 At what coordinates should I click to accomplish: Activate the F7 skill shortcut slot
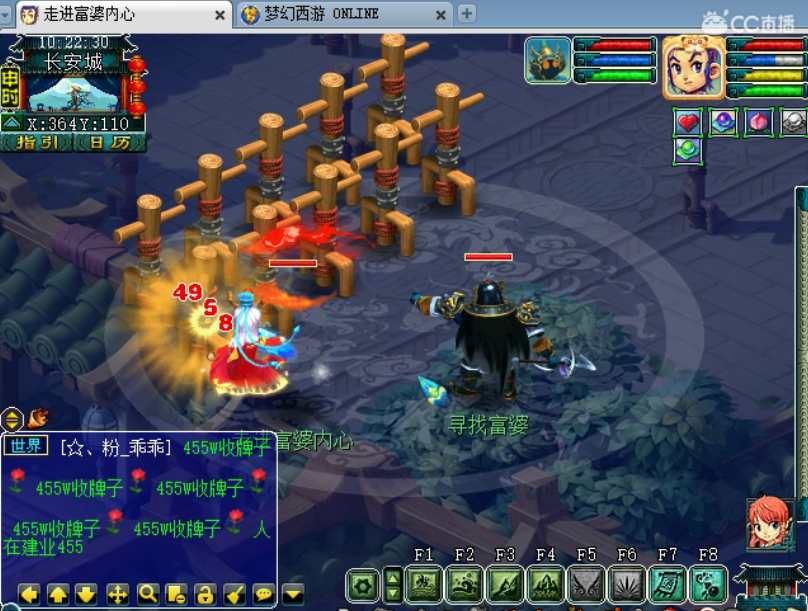pos(667,584)
